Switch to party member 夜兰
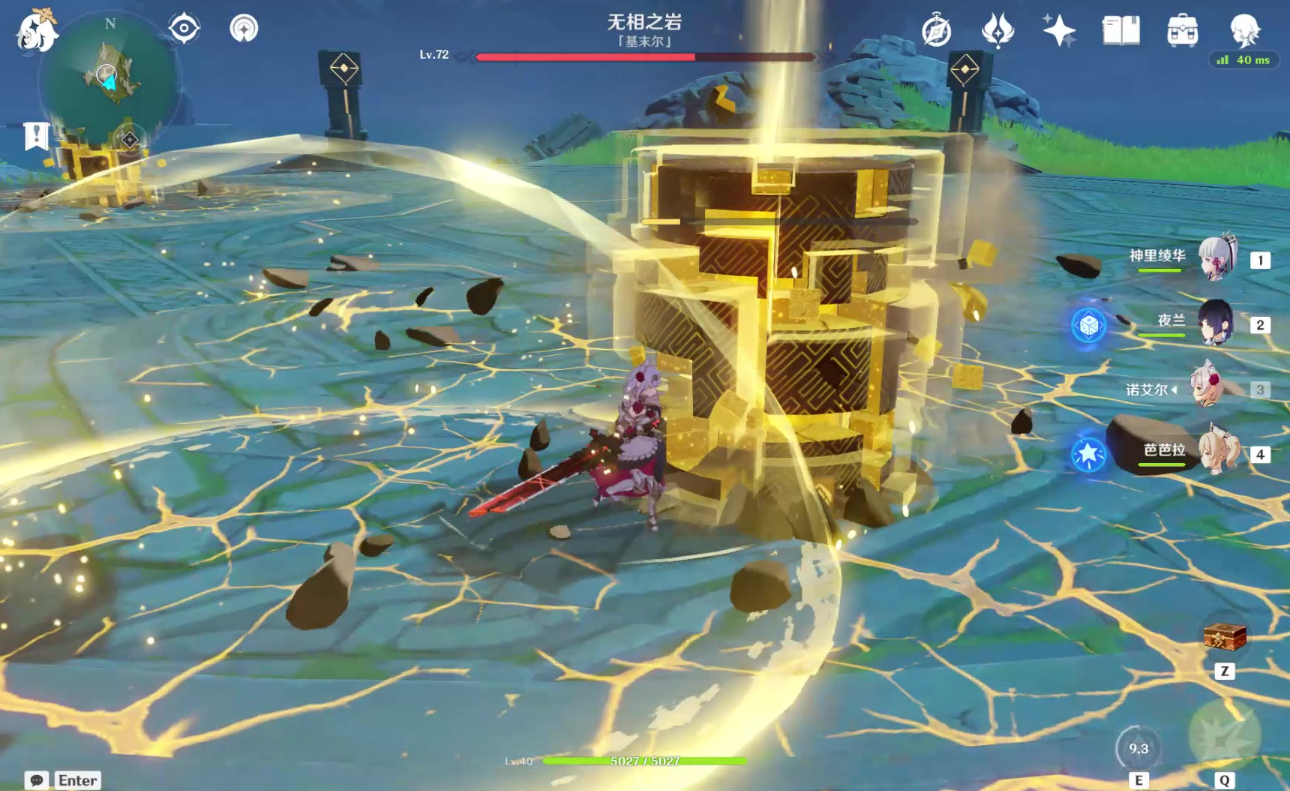The width and height of the screenshot is (1290, 791). [x=1216, y=323]
